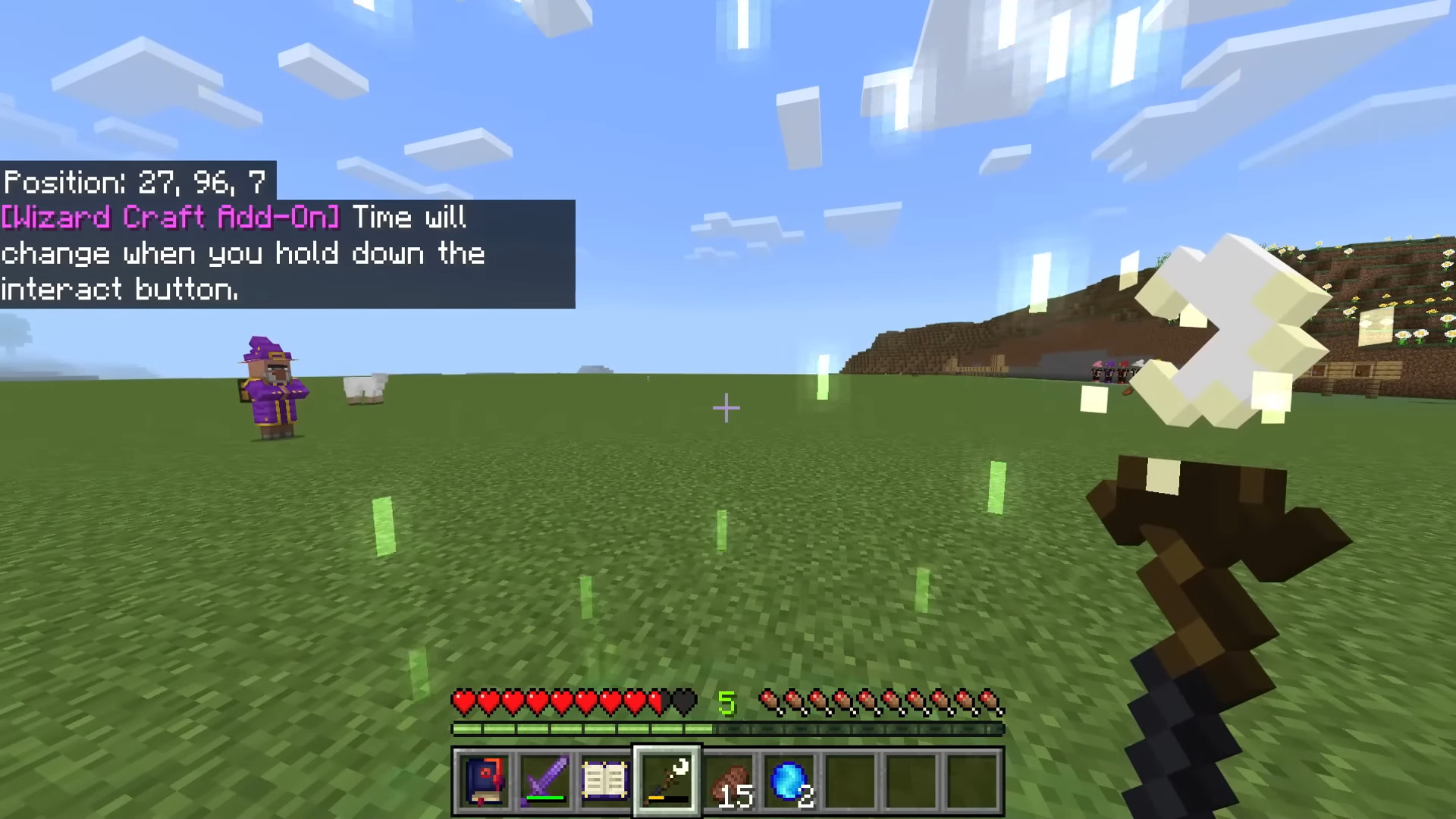Choose the open book hotbar slot
The height and width of the screenshot is (819, 1456).
point(605,781)
